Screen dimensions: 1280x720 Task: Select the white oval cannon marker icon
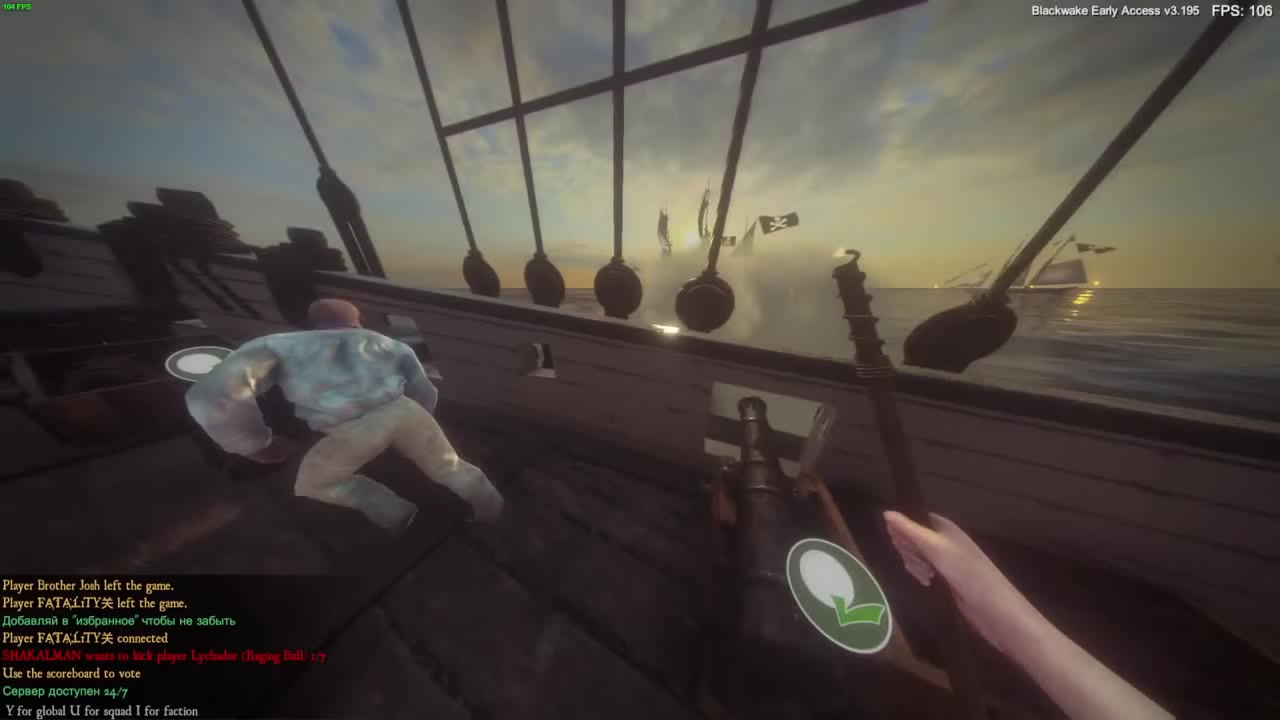pyautogui.click(x=198, y=363)
